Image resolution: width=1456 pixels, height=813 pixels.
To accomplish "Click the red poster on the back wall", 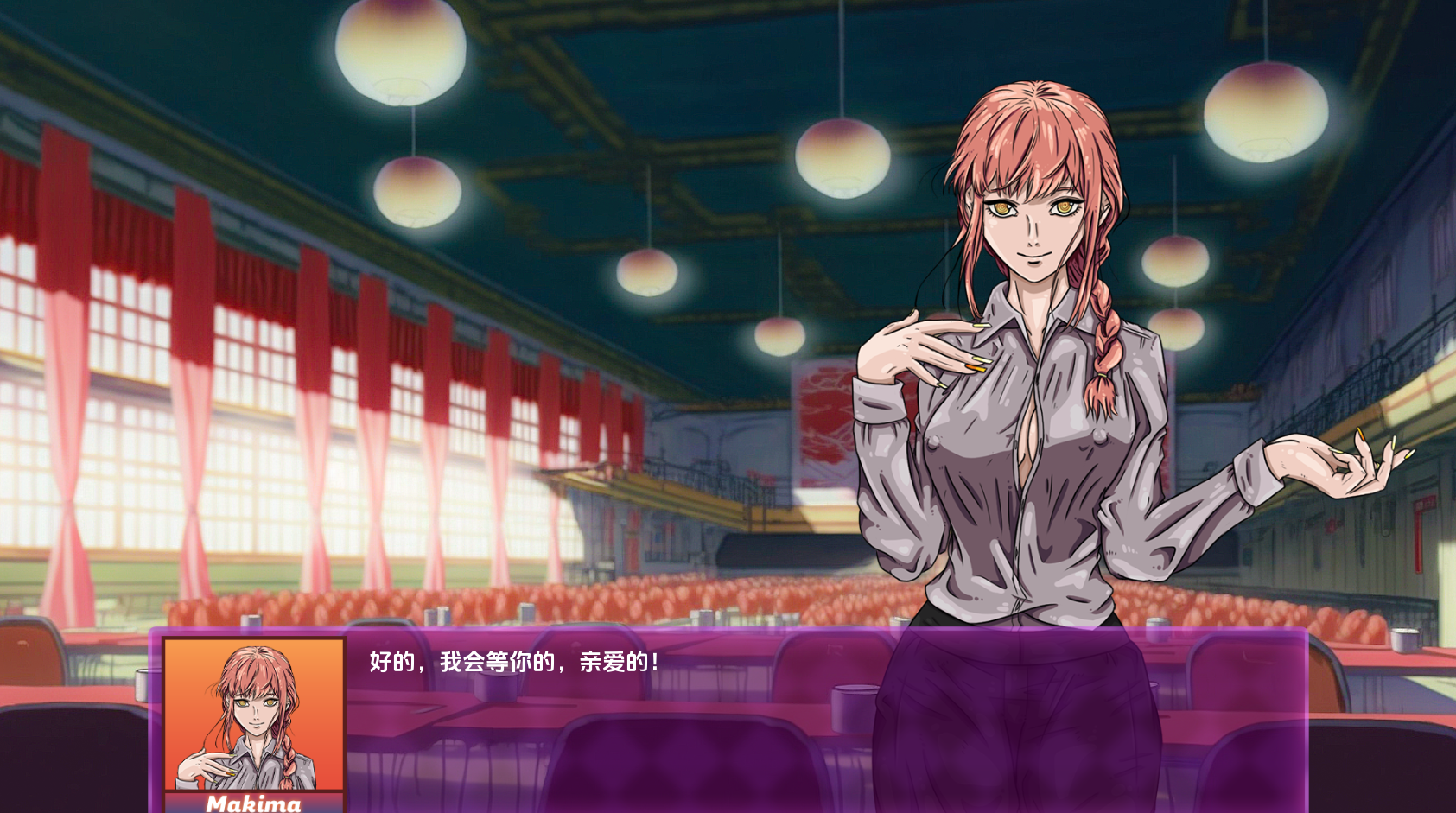I will tap(819, 415).
